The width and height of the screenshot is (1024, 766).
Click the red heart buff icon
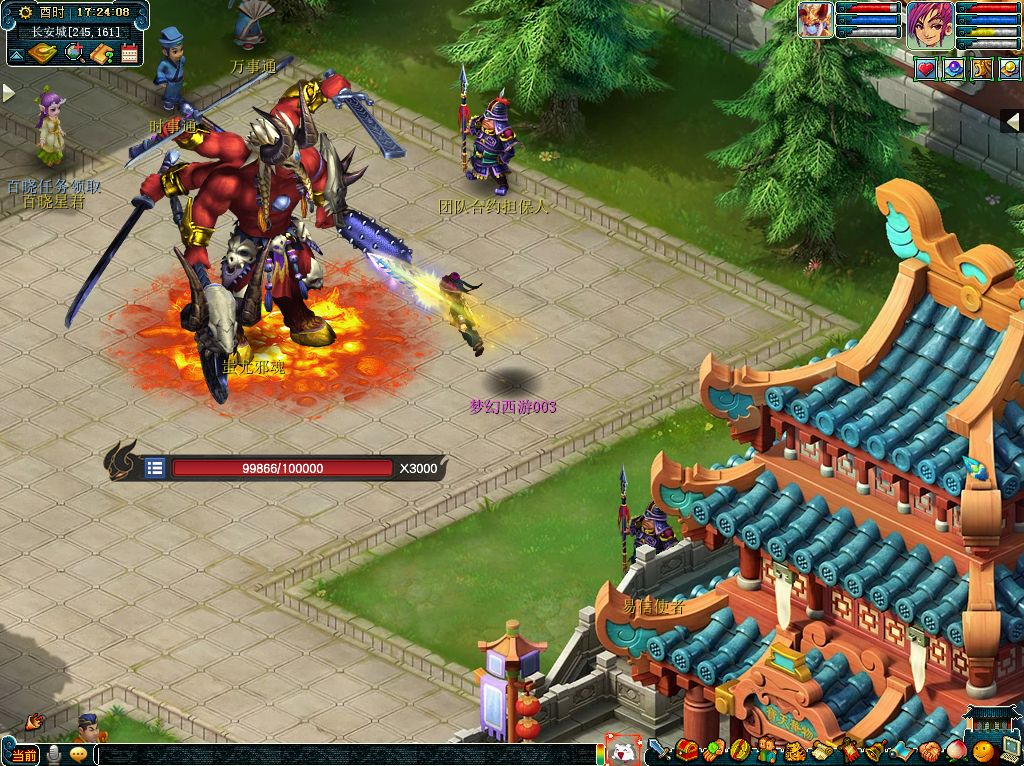click(926, 69)
